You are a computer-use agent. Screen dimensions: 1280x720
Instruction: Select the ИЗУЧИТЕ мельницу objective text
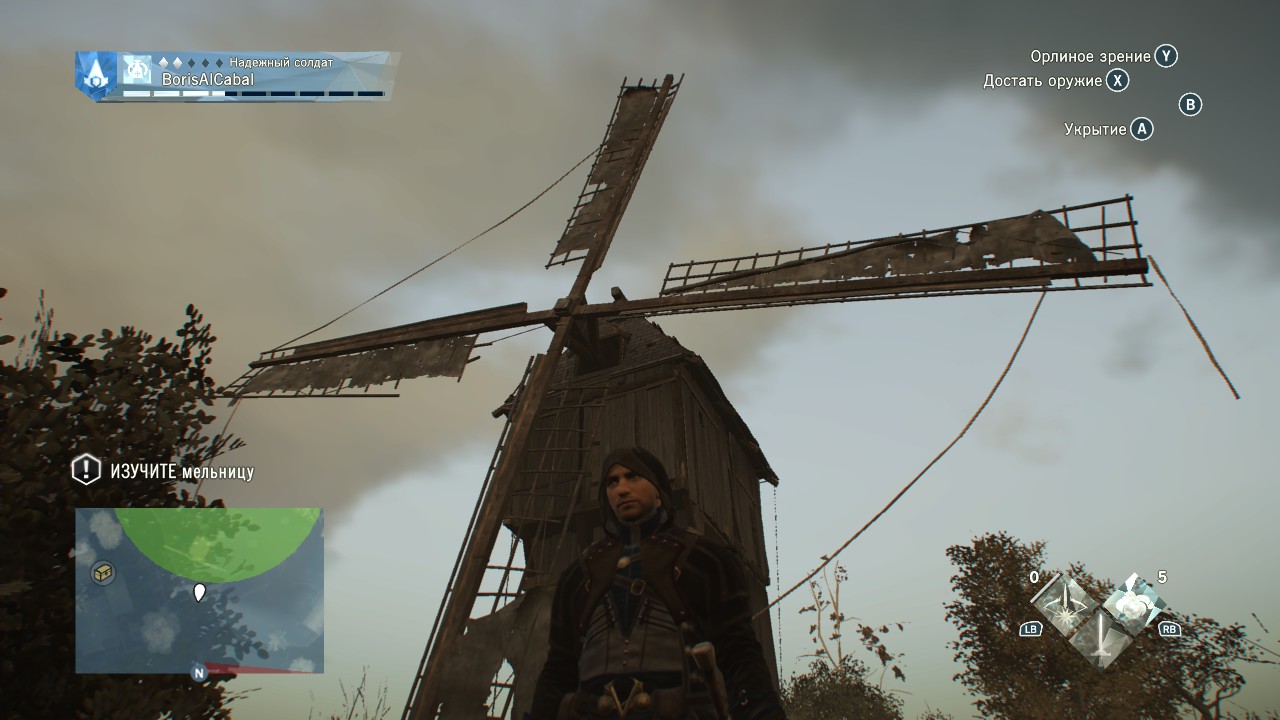click(180, 469)
